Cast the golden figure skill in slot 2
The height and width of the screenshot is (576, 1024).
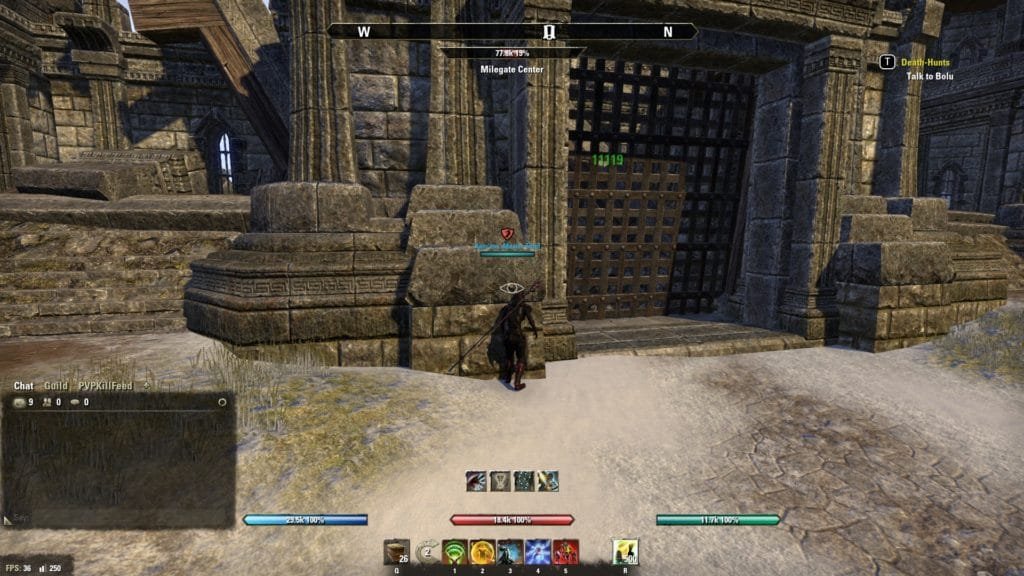coord(482,552)
